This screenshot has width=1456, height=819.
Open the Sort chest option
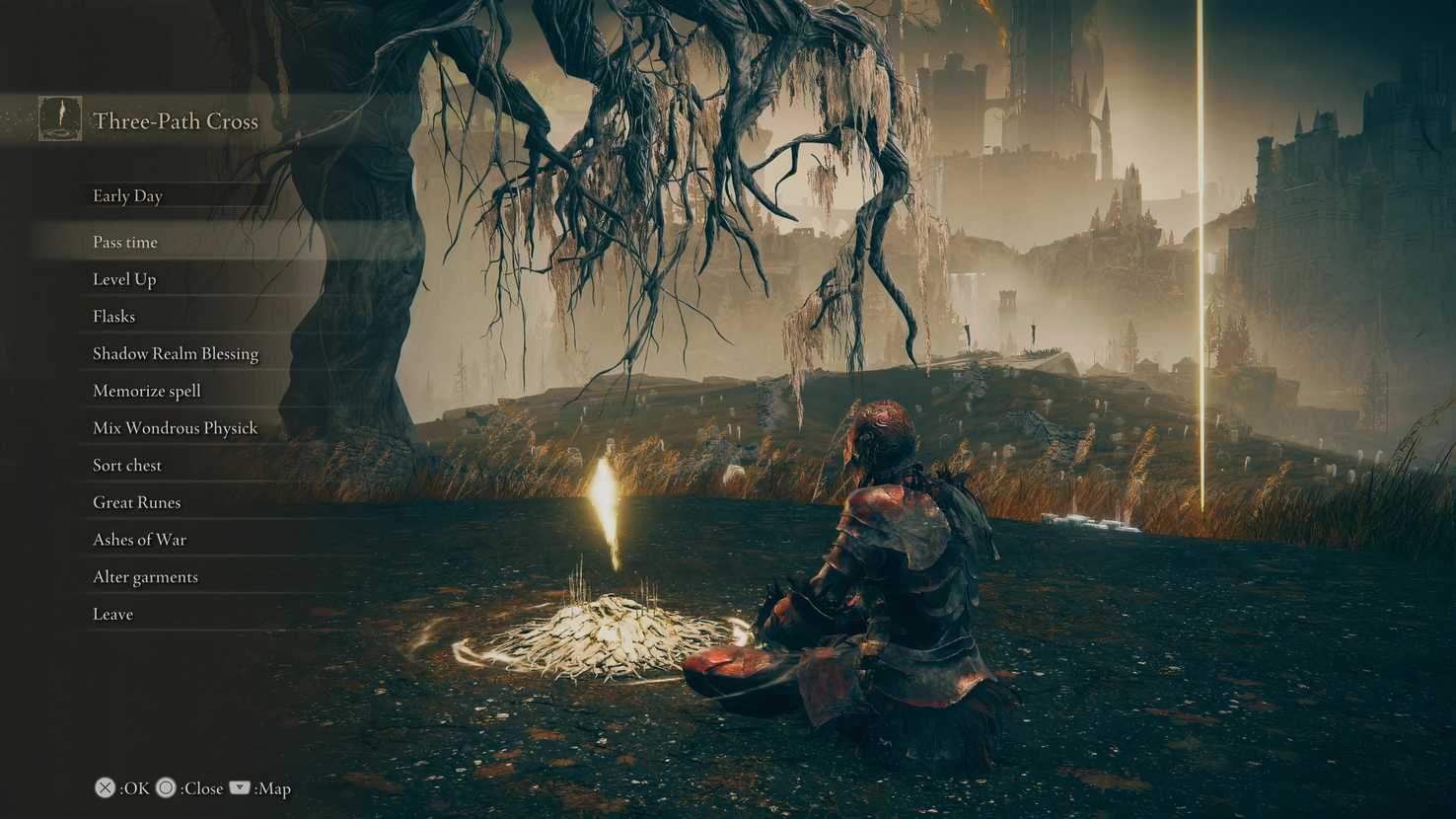tap(126, 465)
